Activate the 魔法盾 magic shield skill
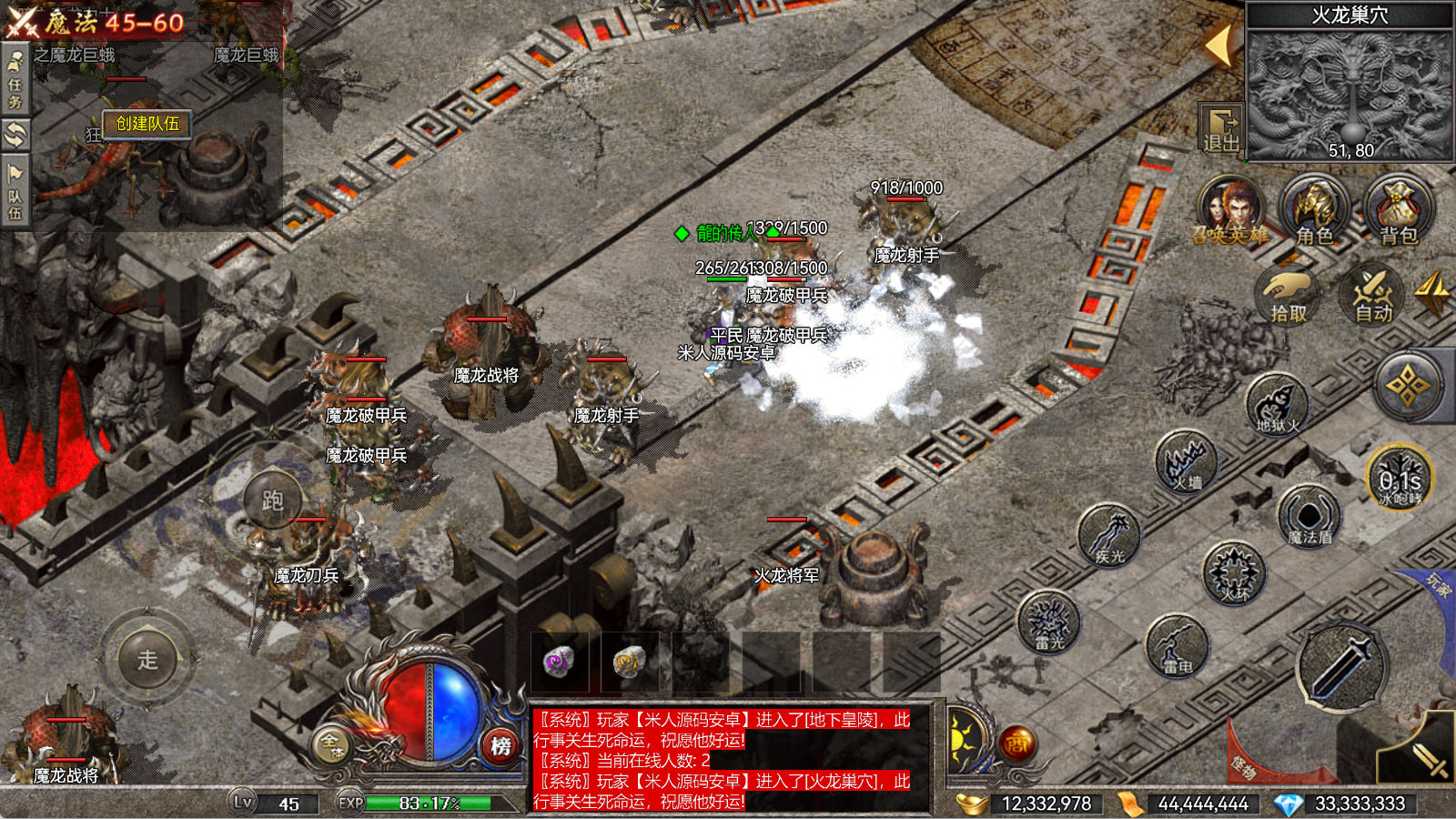The image size is (1456, 819). (1309, 518)
